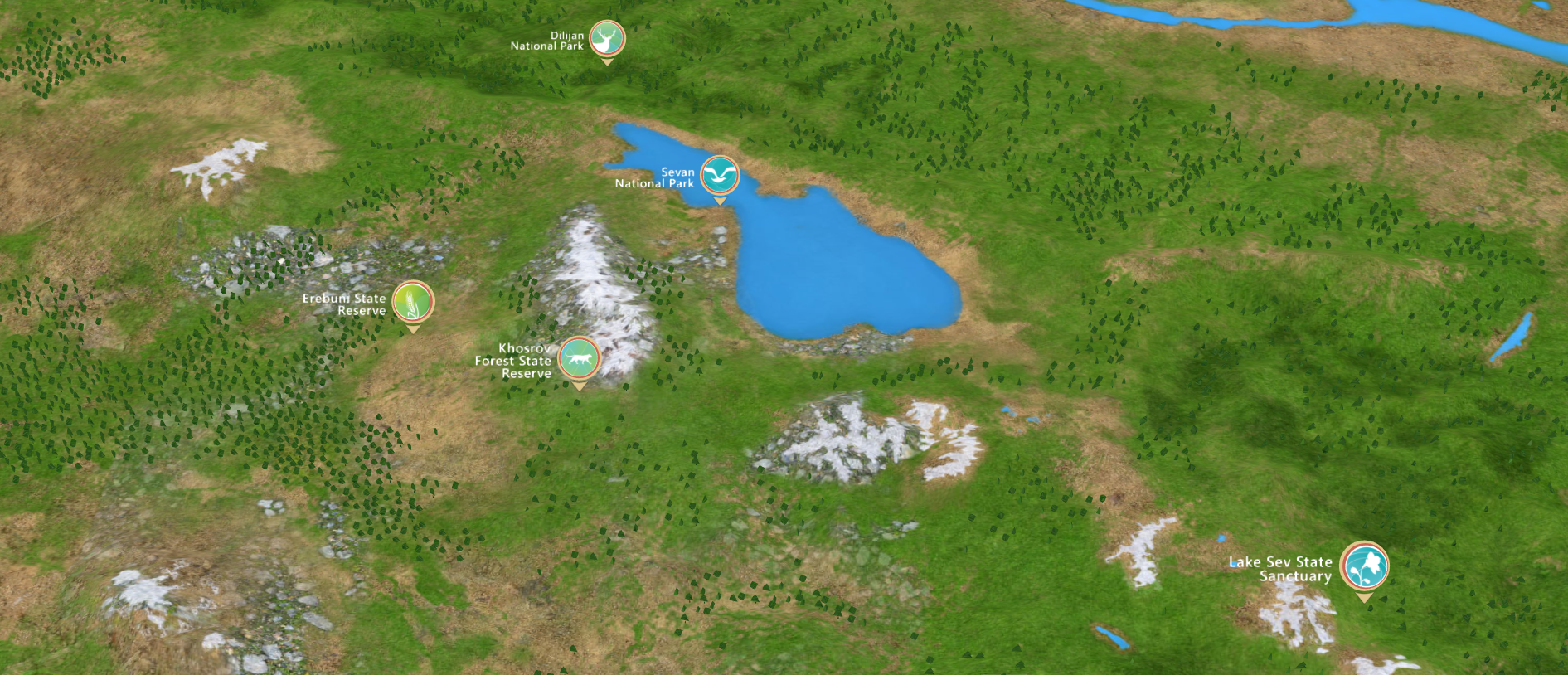Choose the Erebuni State Reserve wheat marker

point(413,302)
